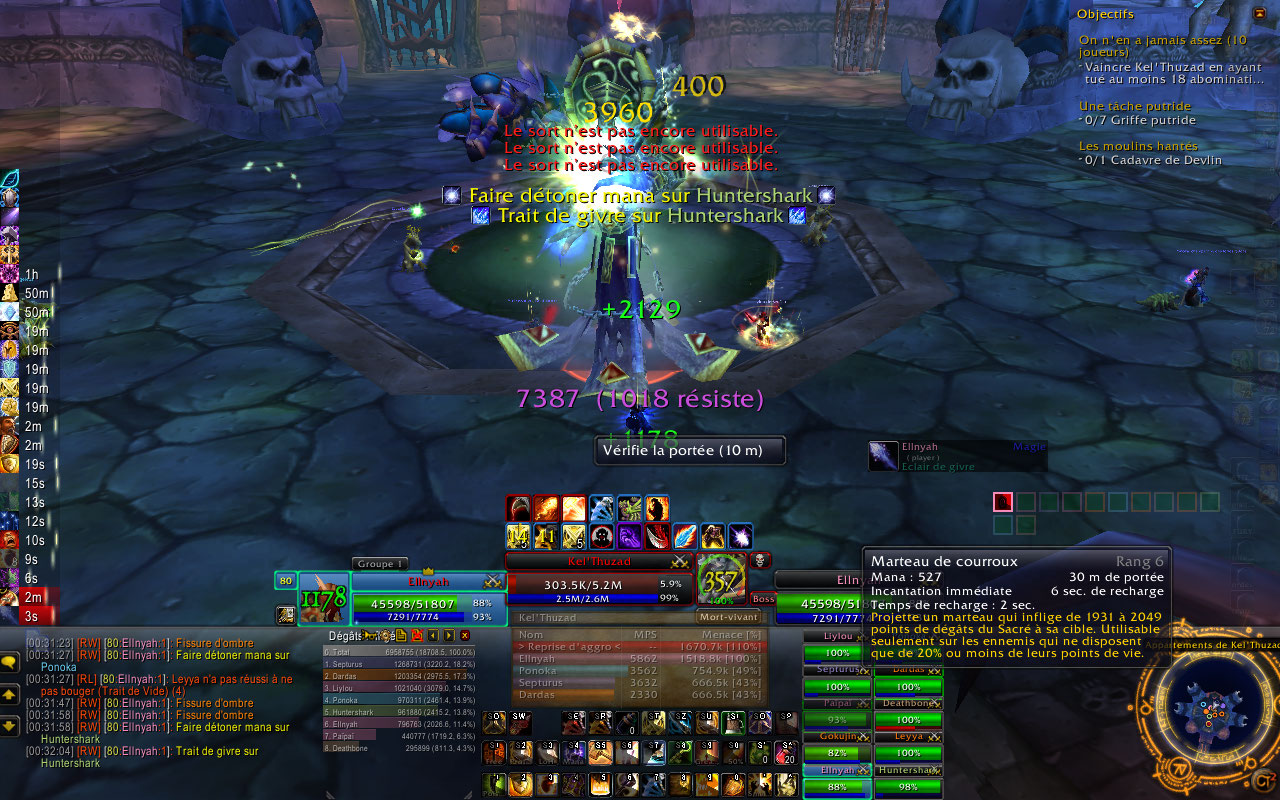This screenshot has height=800, width=1280.
Task: Click the 'Vérifie la portée (10 m)' bar
Action: pos(690,451)
